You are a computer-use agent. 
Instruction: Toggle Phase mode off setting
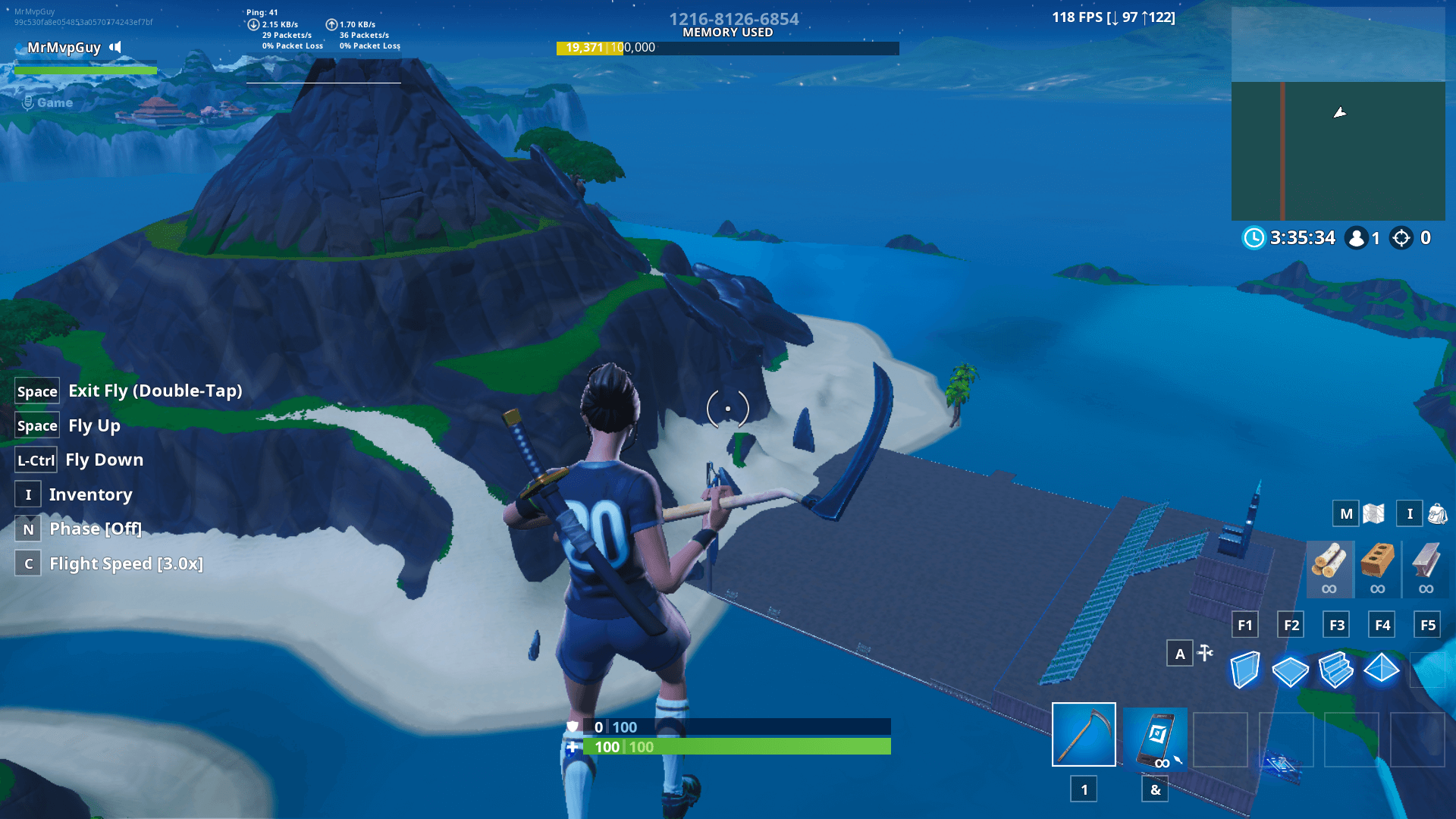pyautogui.click(x=94, y=529)
